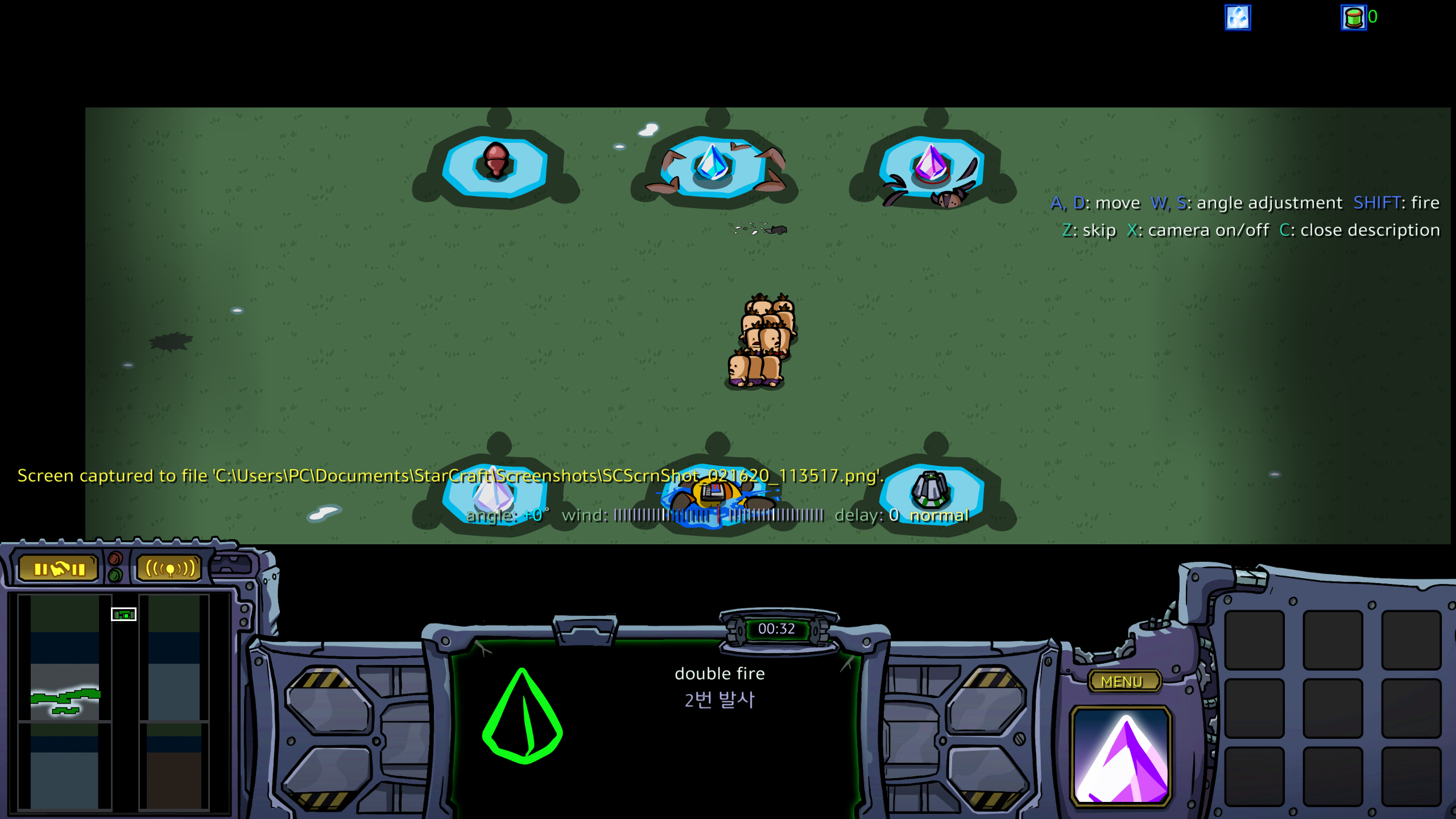Click the blue mineral resource icon
Screen dimensions: 1456x819
[1238, 17]
